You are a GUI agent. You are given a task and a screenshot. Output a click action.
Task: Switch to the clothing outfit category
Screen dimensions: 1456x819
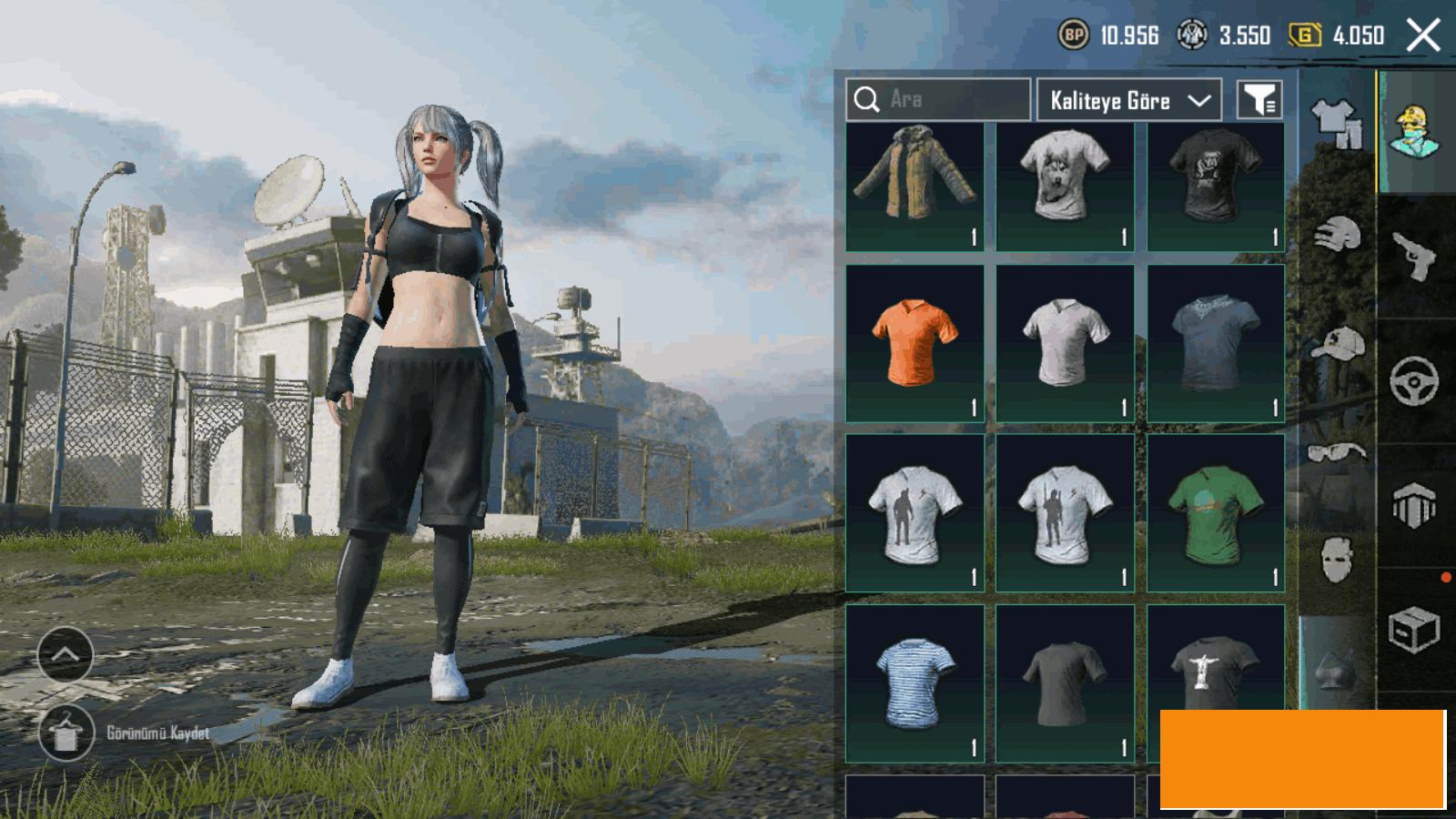click(x=1337, y=123)
